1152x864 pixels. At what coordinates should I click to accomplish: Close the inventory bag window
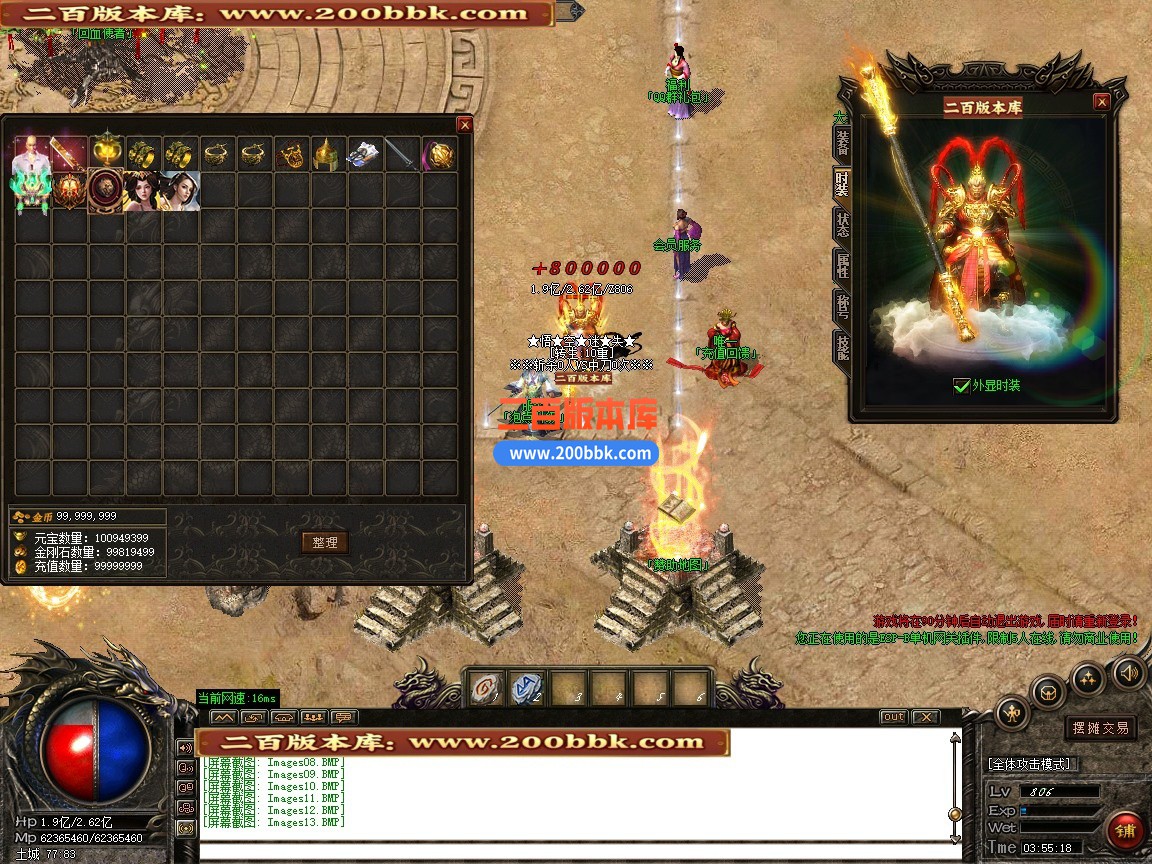point(464,125)
